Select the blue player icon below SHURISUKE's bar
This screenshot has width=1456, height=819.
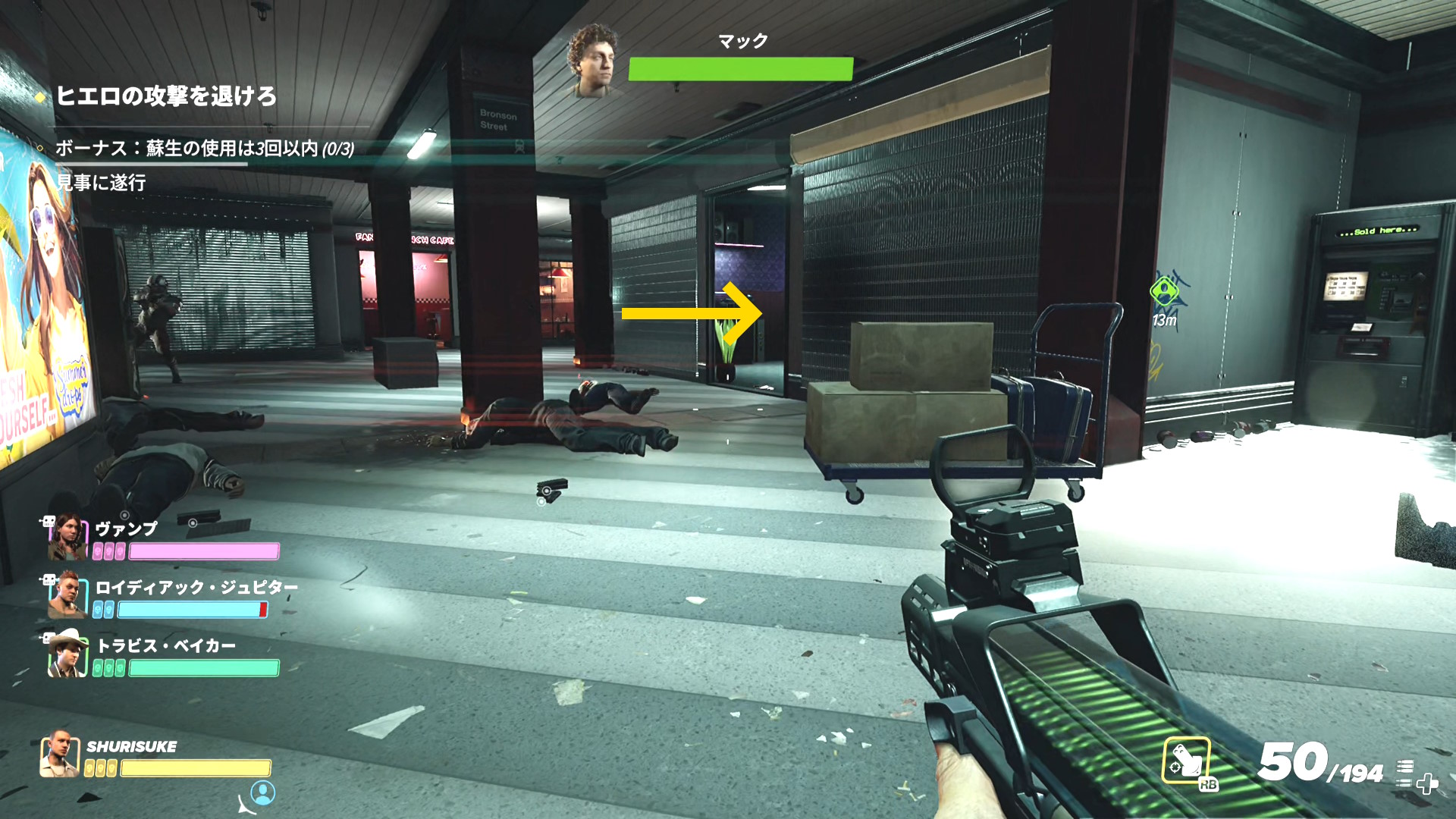coord(263,792)
